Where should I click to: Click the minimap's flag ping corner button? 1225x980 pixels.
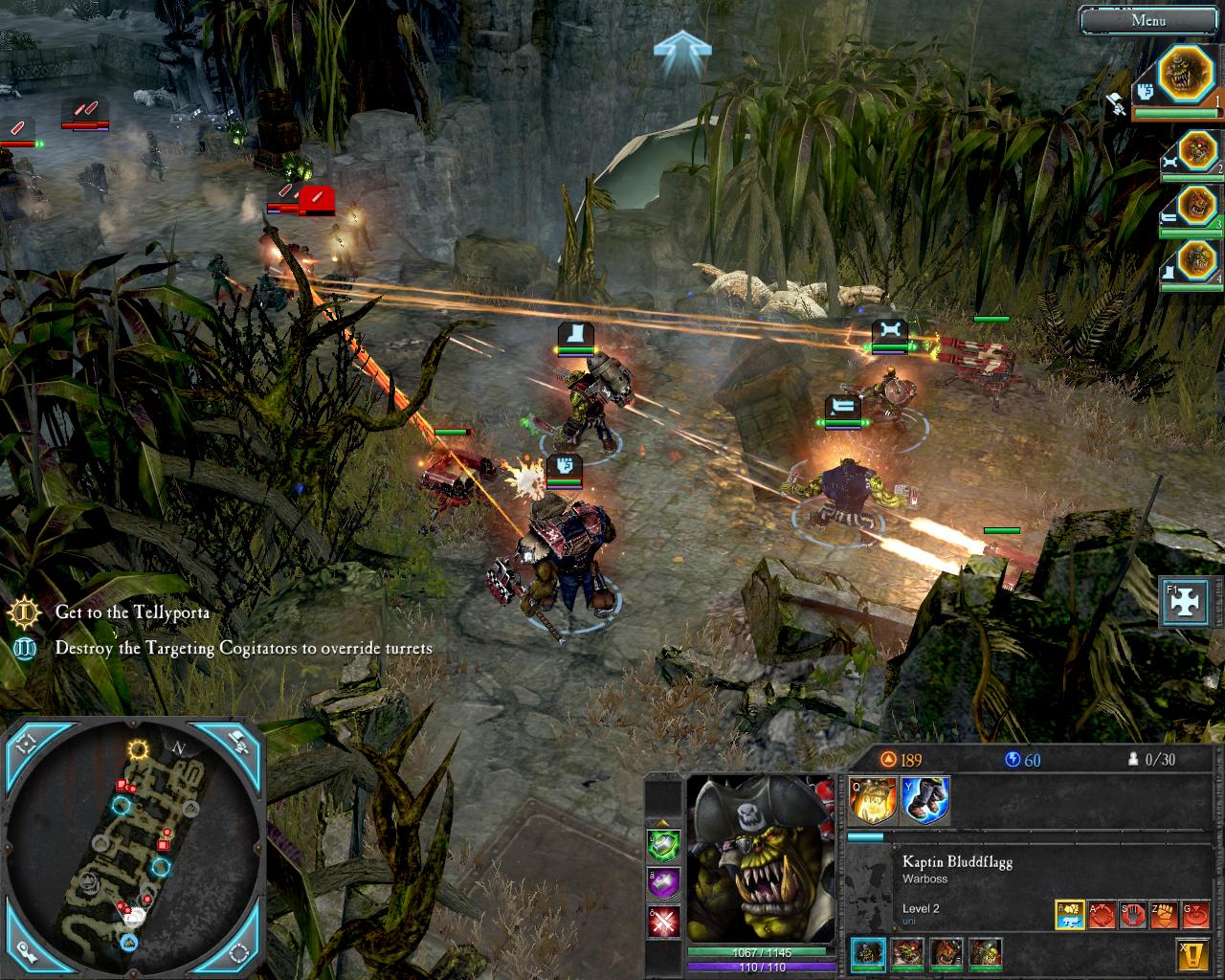pyautogui.click(x=236, y=740)
